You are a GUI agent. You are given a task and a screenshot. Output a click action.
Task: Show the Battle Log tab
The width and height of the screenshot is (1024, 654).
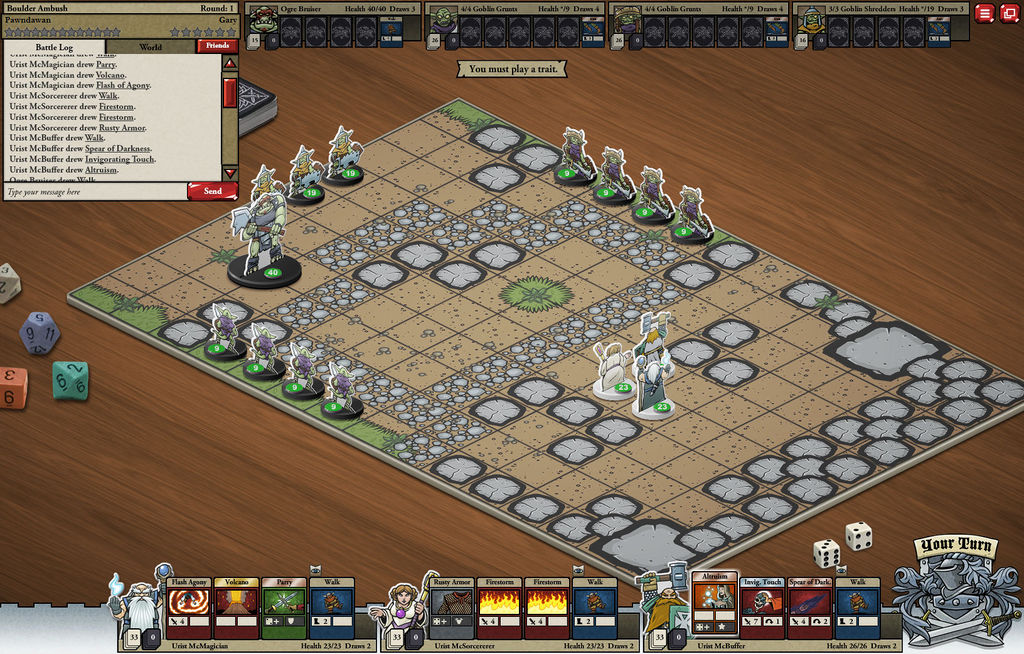(54, 47)
